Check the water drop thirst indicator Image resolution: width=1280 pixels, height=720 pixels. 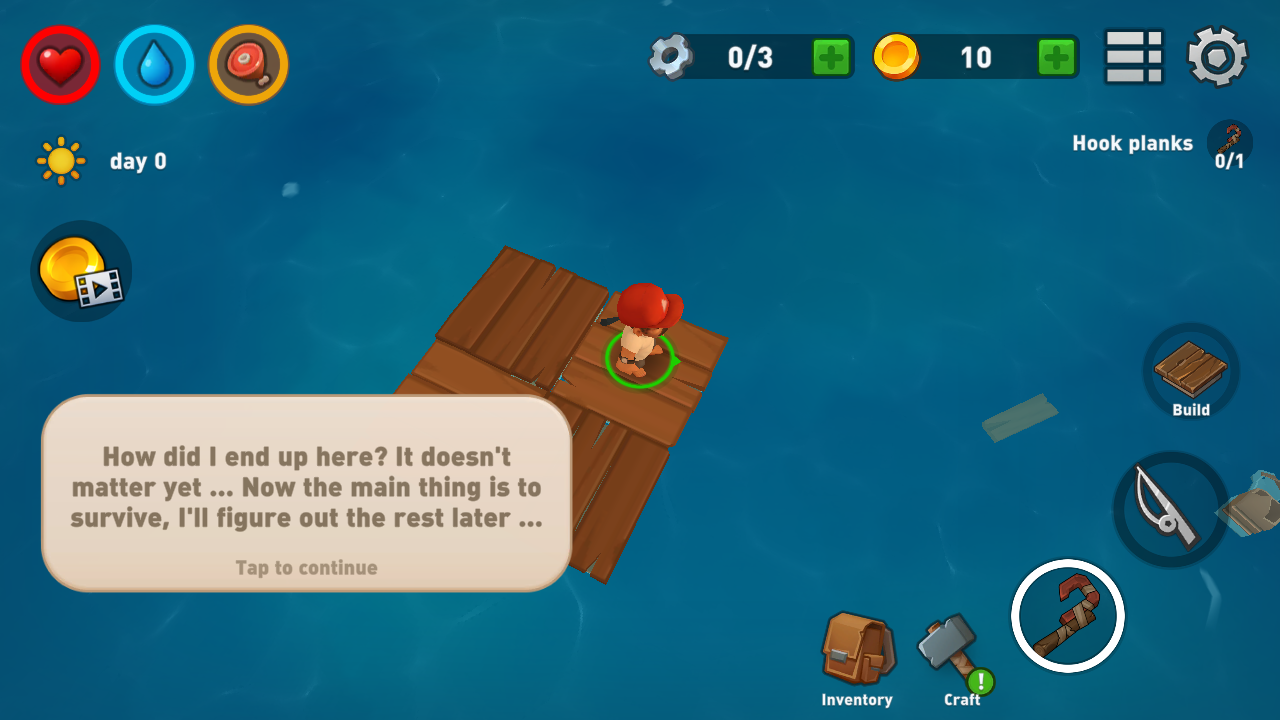[x=154, y=65]
